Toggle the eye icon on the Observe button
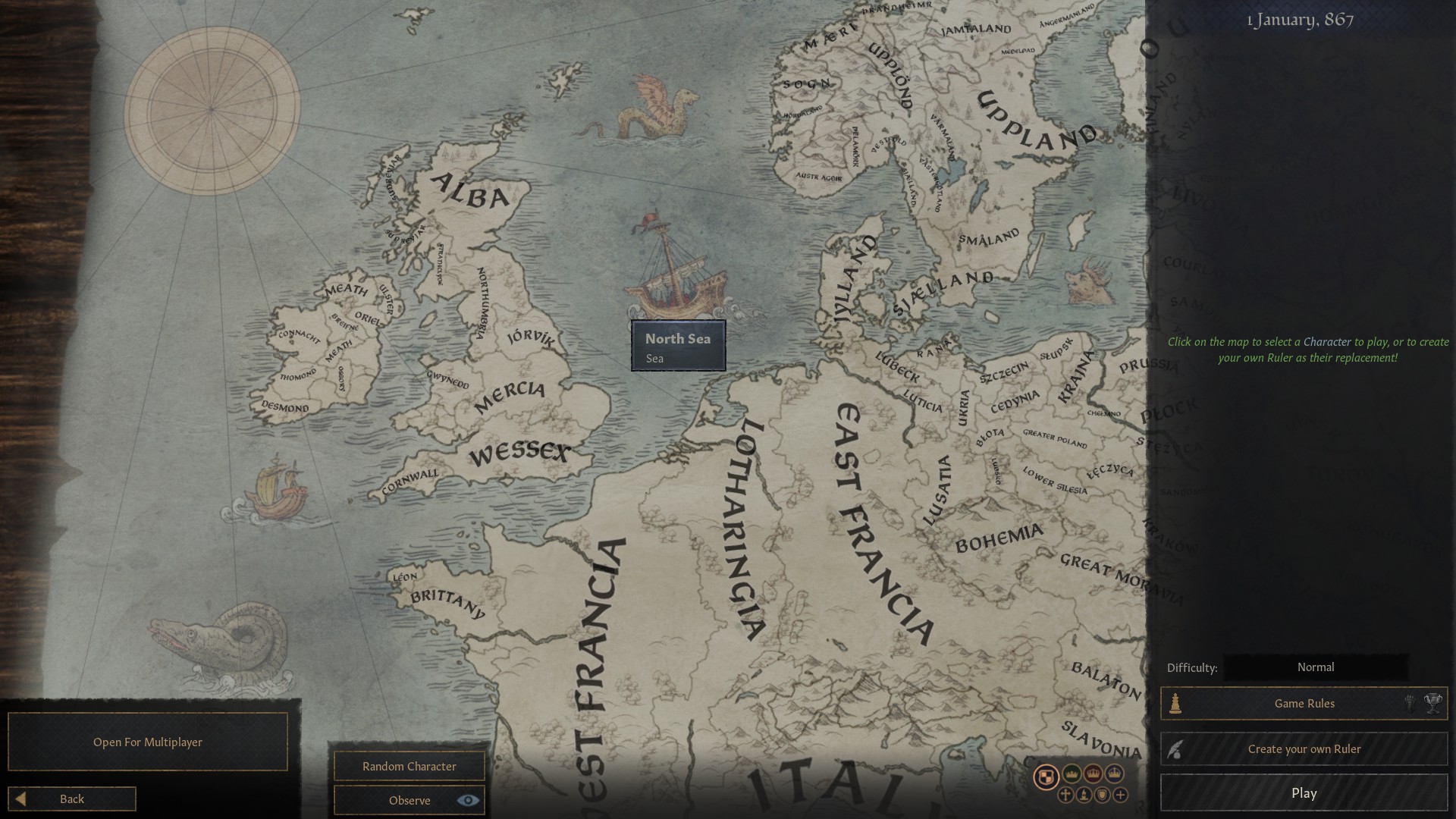This screenshot has height=819, width=1456. (468, 800)
